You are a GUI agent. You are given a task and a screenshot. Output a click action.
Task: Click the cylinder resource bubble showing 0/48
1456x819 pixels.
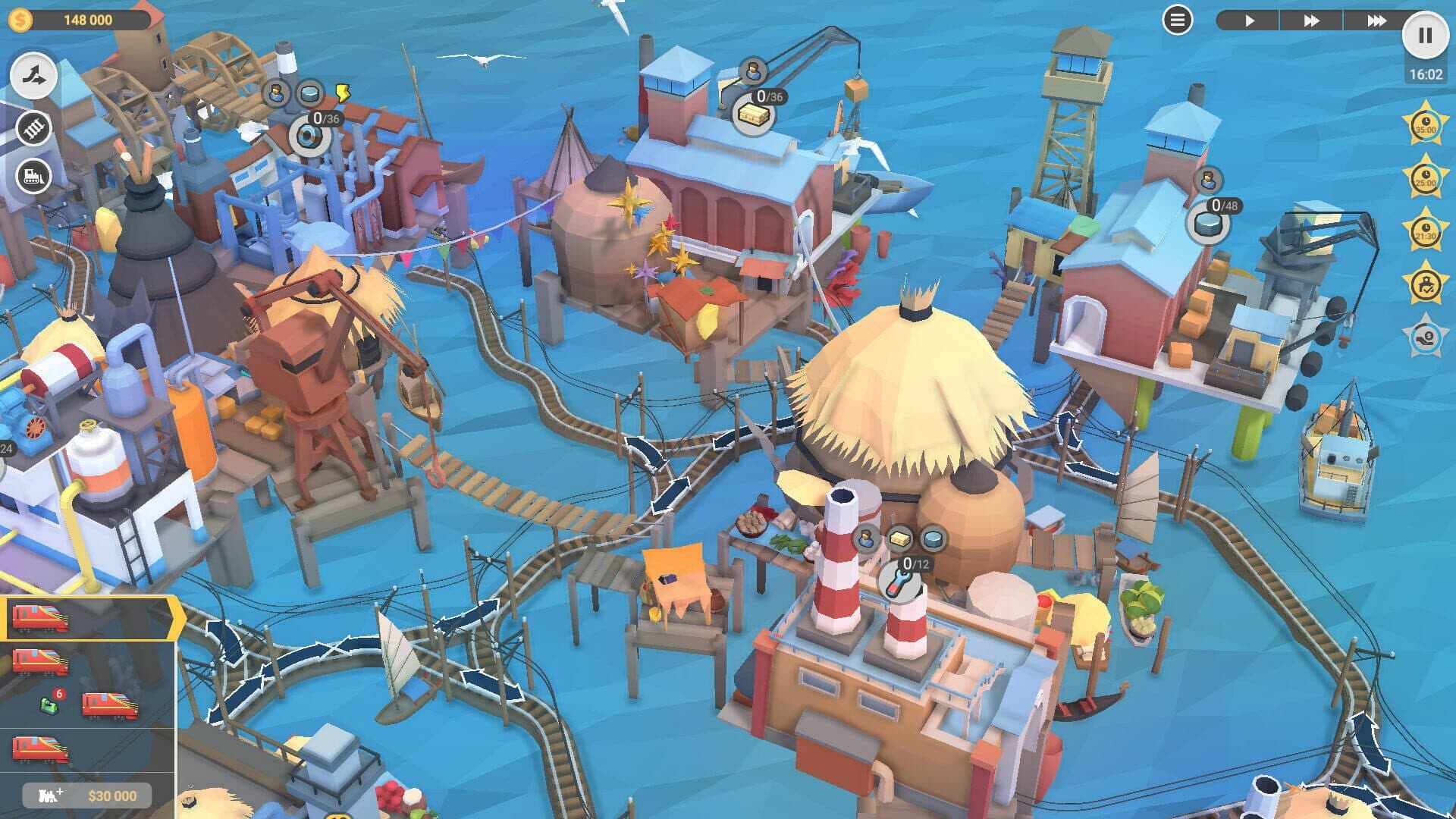(x=1208, y=223)
